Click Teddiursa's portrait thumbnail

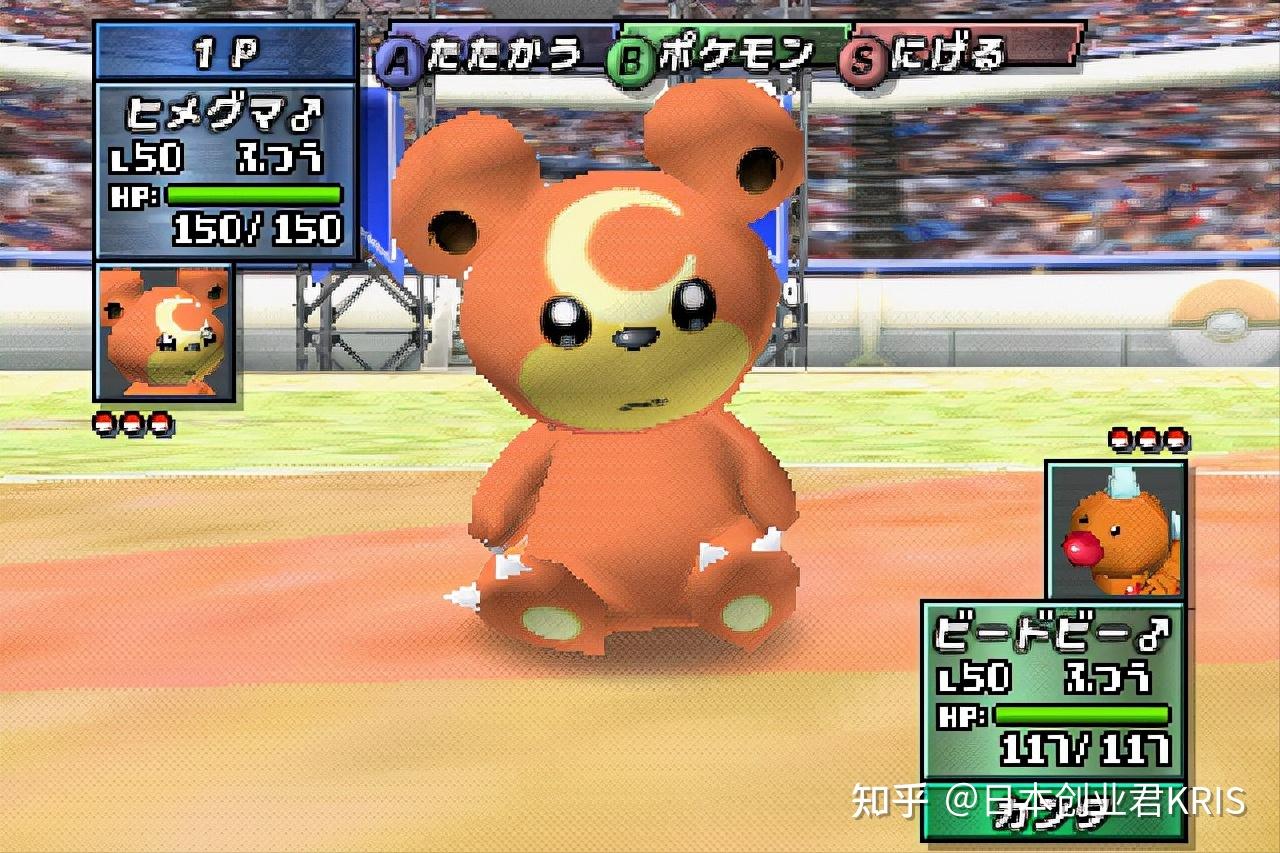coord(164,330)
